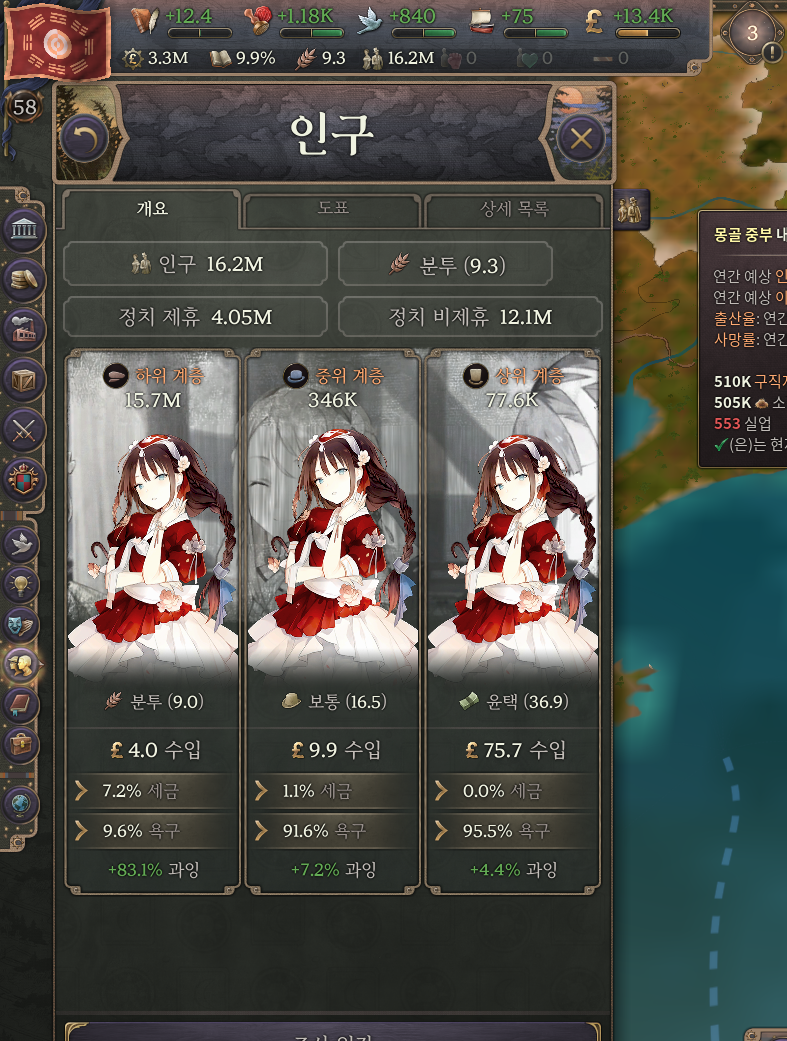Screen dimensions: 787x1041
Task: Select the 개요 overview tab
Action: pos(151,209)
